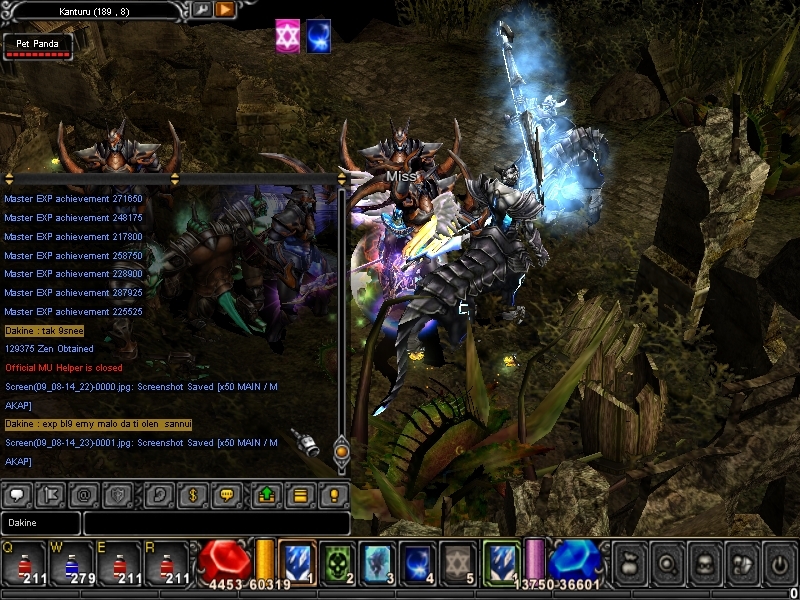
Task: Select the Pet Panda status frame
Action: click(x=37, y=46)
